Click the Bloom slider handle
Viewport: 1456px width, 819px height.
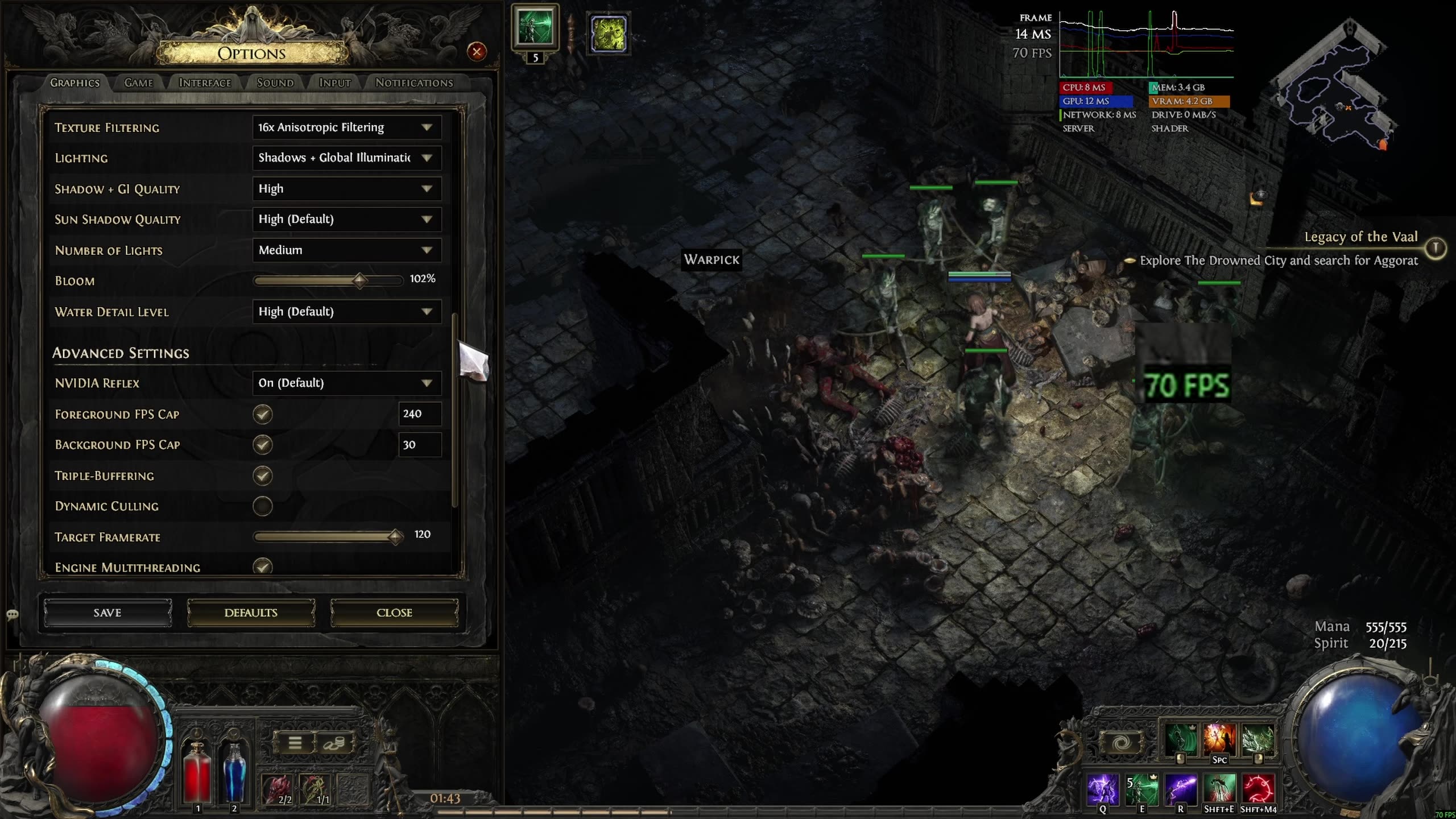359,280
